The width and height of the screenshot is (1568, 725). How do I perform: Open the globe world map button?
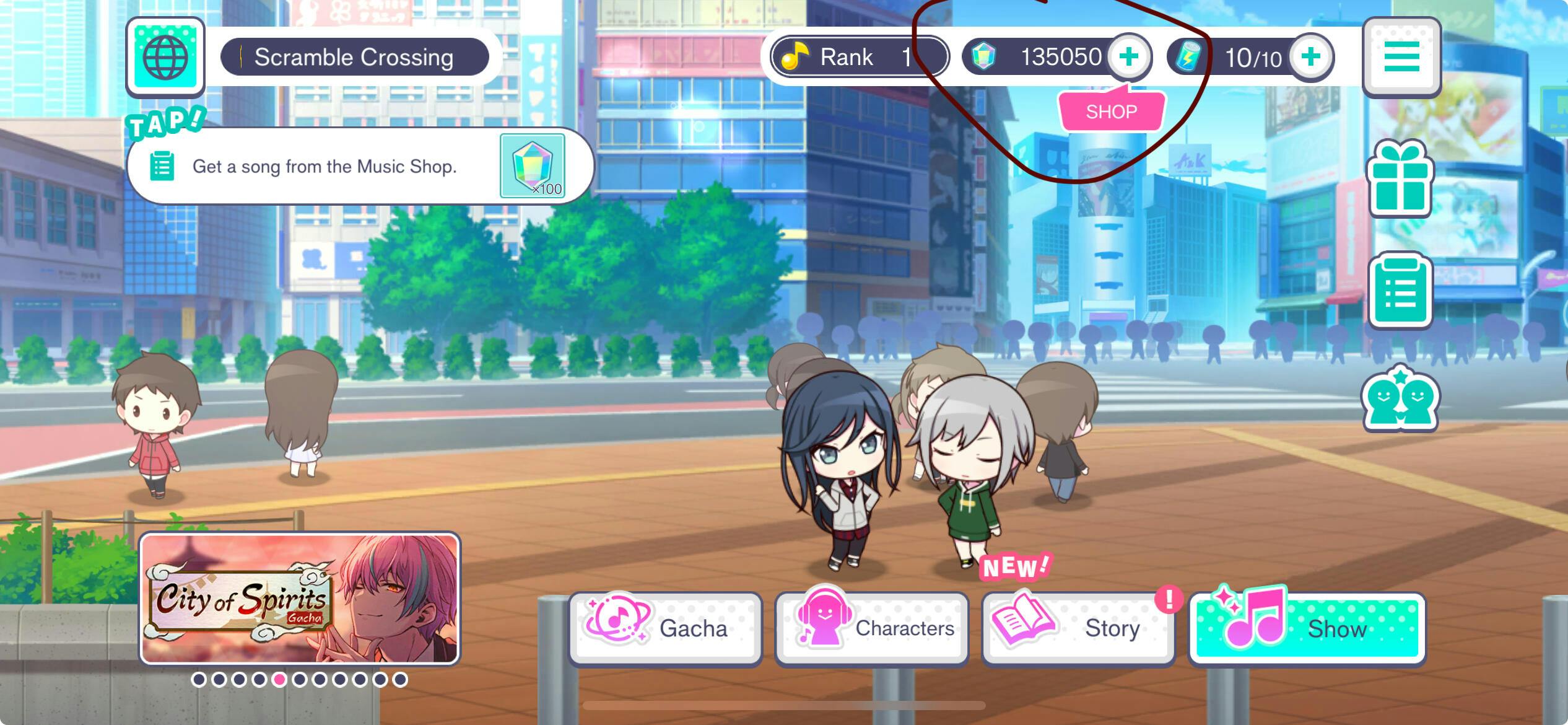[165, 57]
